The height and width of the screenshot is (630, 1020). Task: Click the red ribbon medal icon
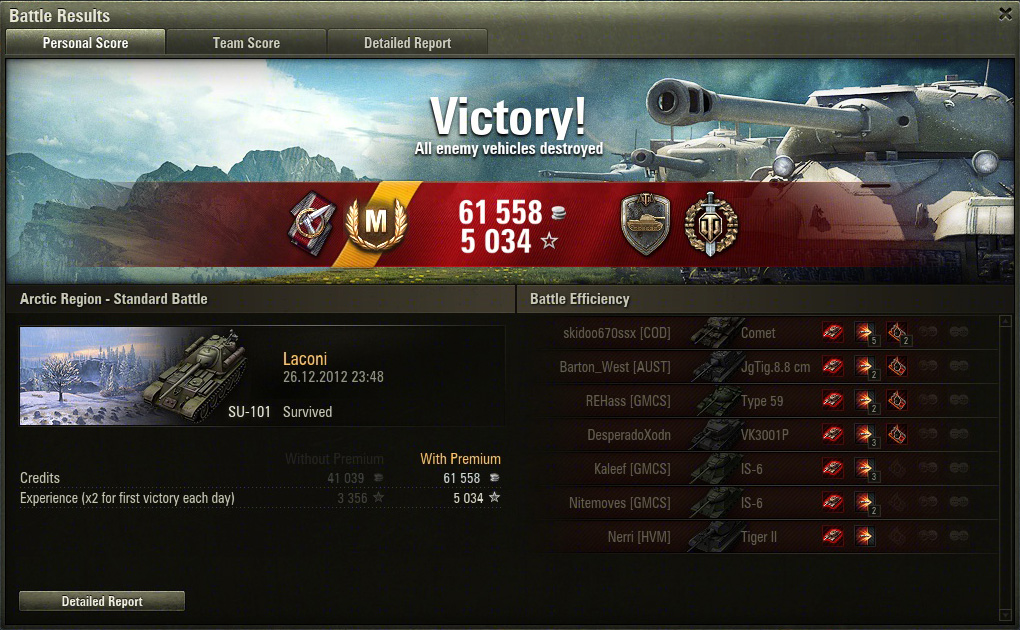coord(311,223)
